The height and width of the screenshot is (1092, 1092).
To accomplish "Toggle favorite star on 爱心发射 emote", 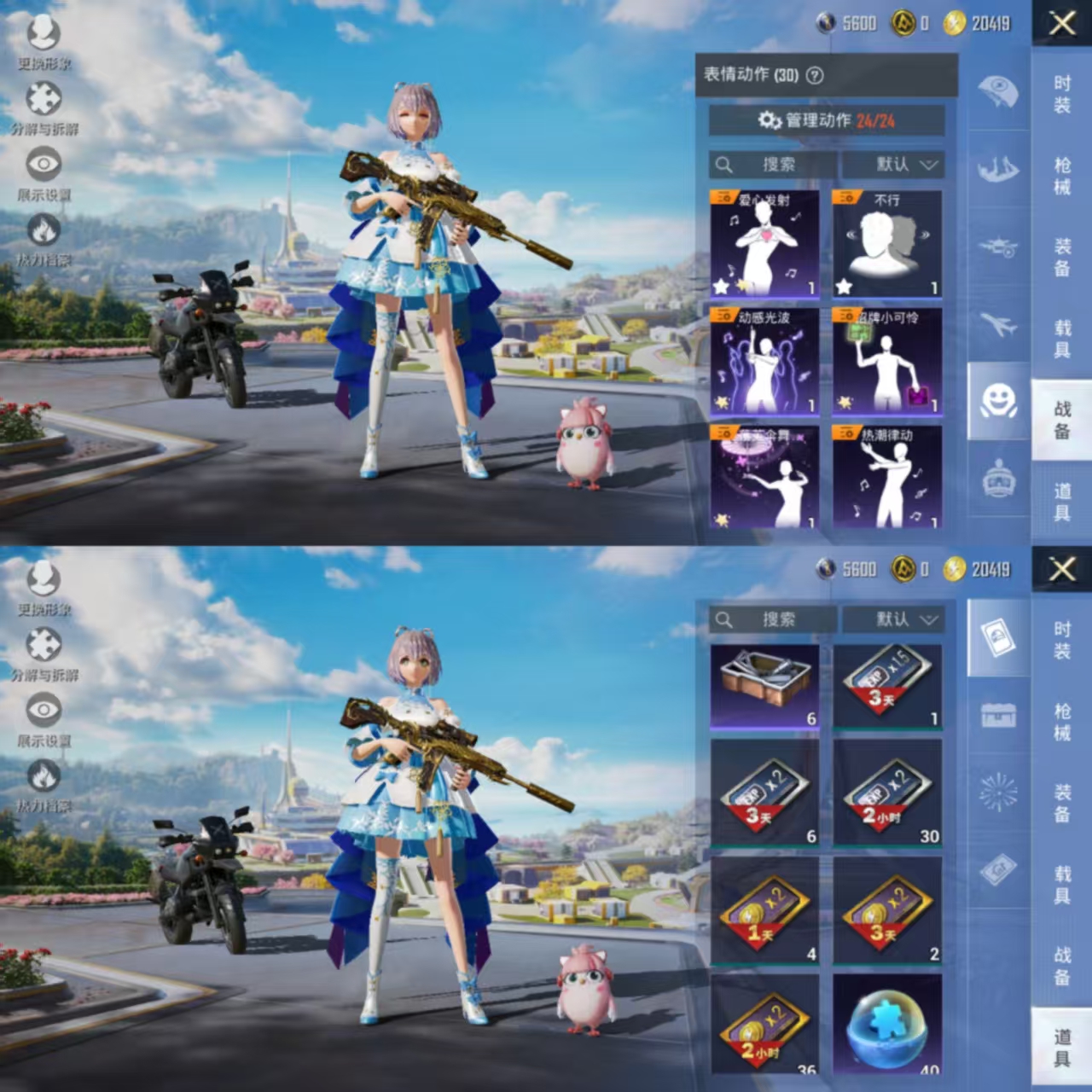I will 722,284.
